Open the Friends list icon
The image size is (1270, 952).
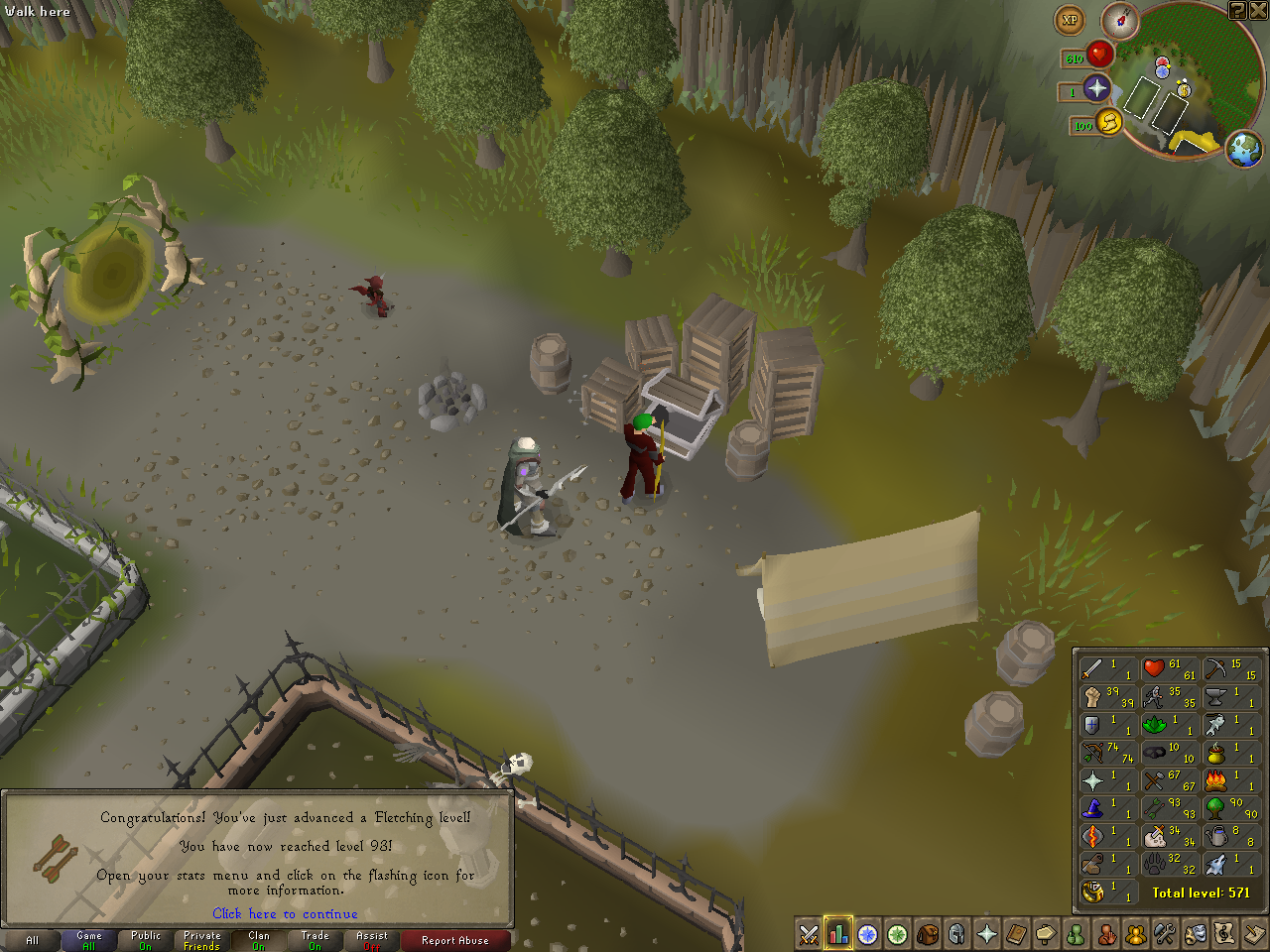point(1077,933)
